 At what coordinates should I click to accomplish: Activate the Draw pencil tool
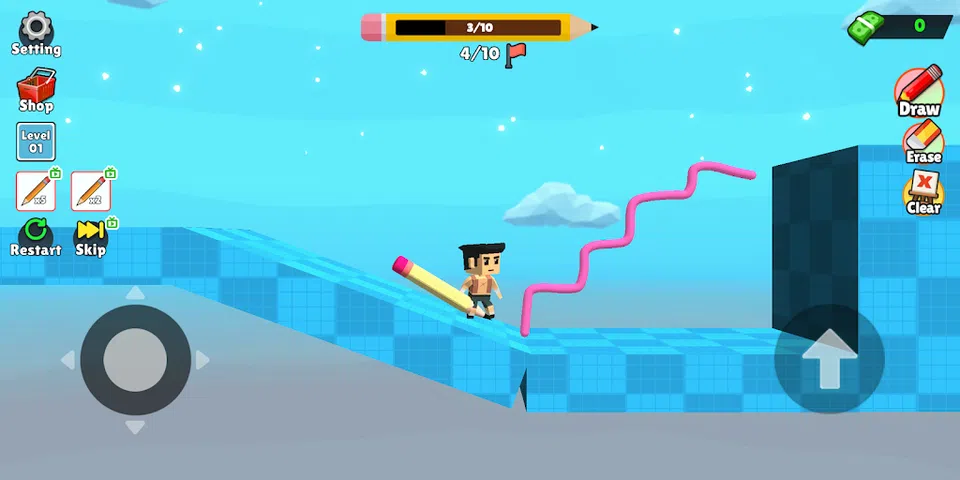coord(919,90)
